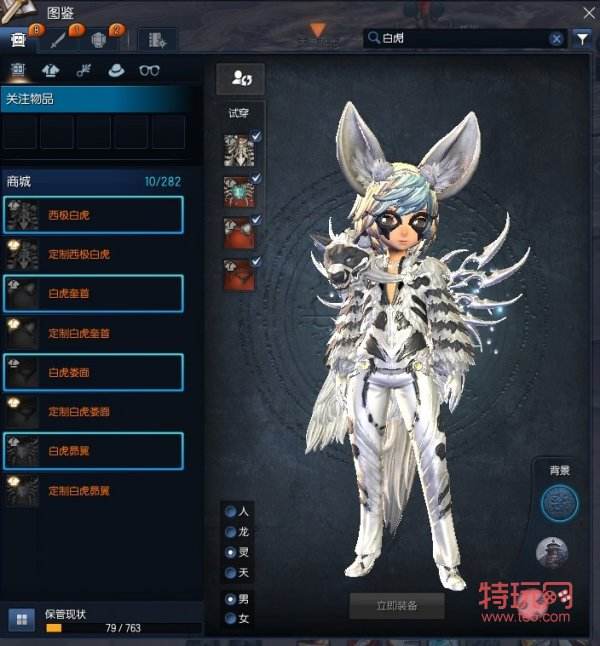Choose the 白虎委面 item row
This screenshot has width=600, height=646.
(94, 372)
